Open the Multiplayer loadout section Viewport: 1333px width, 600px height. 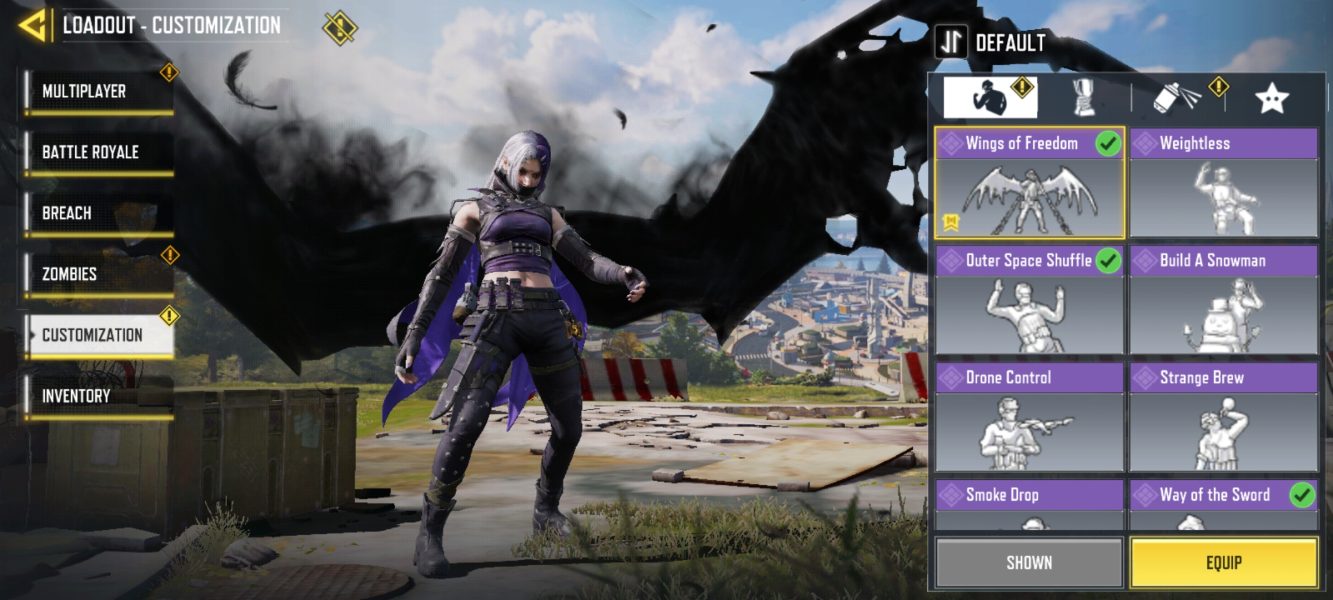pos(98,92)
